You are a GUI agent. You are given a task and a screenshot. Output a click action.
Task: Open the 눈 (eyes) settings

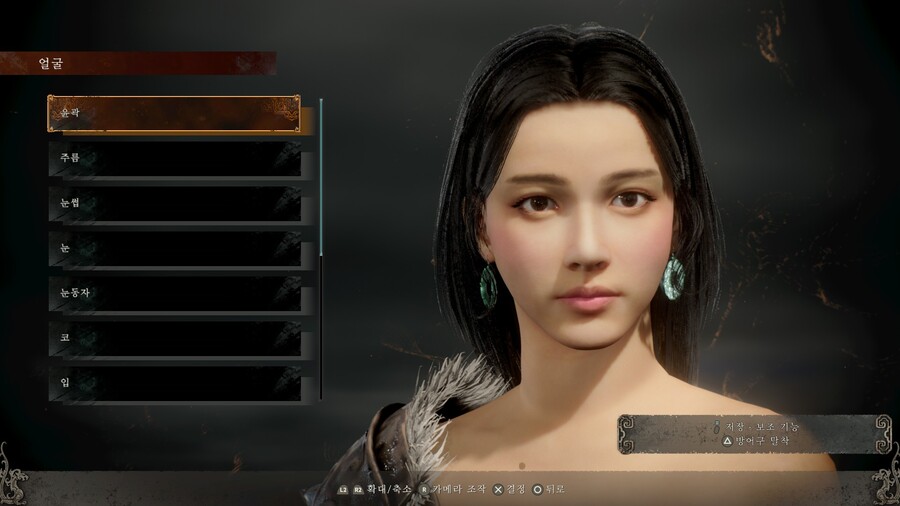tap(174, 248)
